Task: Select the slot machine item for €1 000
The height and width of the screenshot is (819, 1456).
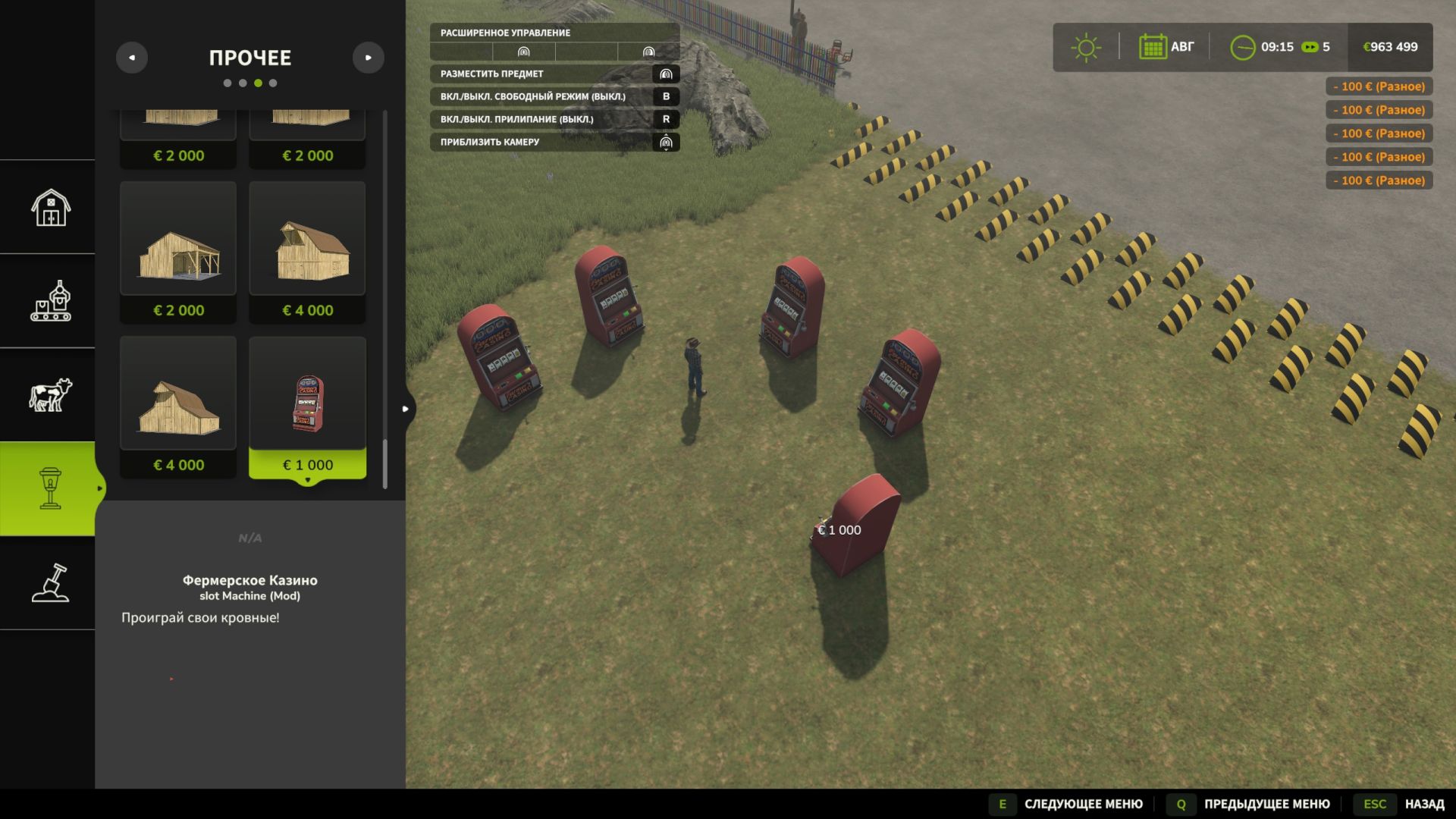Action: 307,406
